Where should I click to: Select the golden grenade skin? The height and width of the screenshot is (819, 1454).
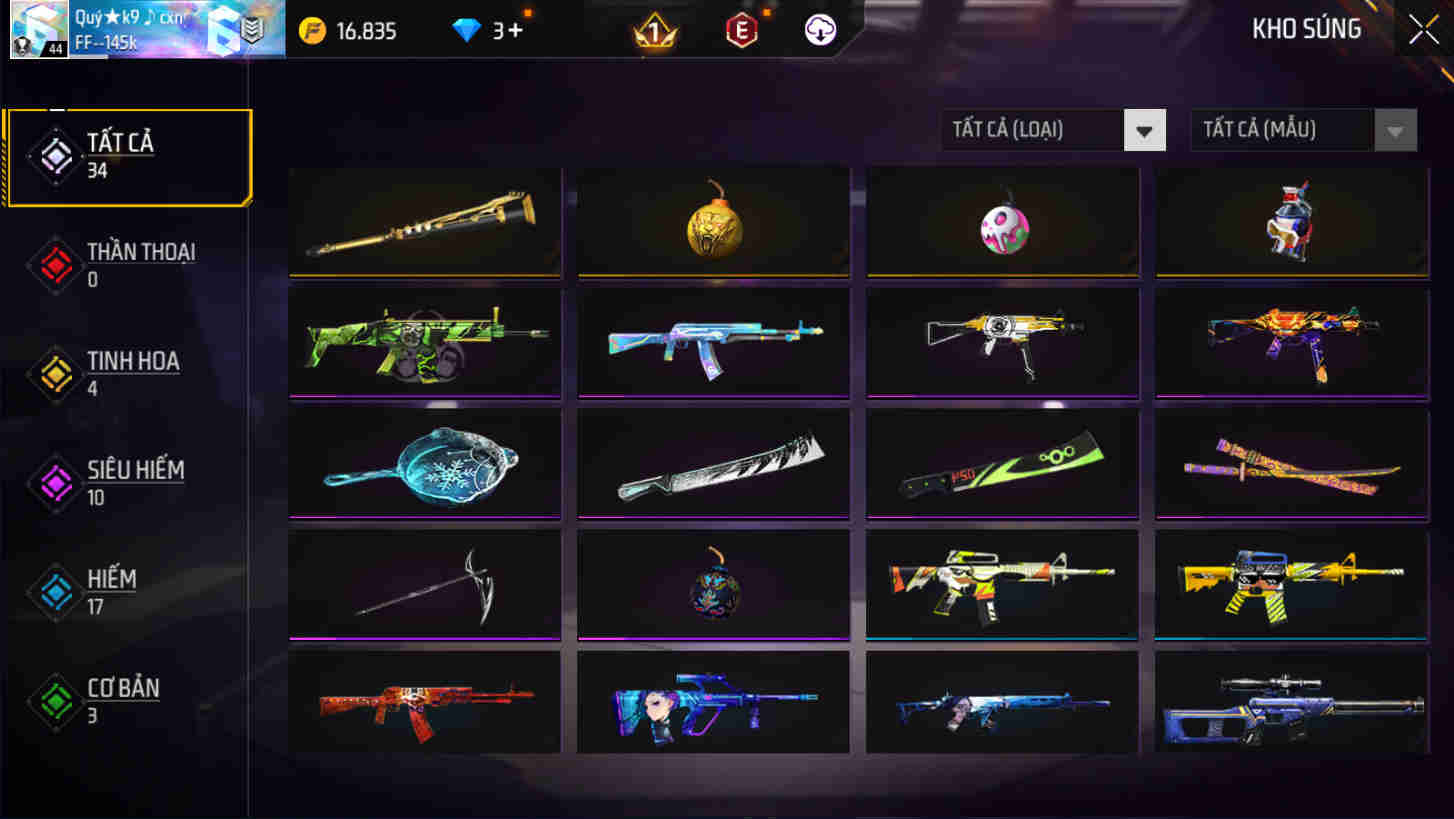pyautogui.click(x=713, y=222)
